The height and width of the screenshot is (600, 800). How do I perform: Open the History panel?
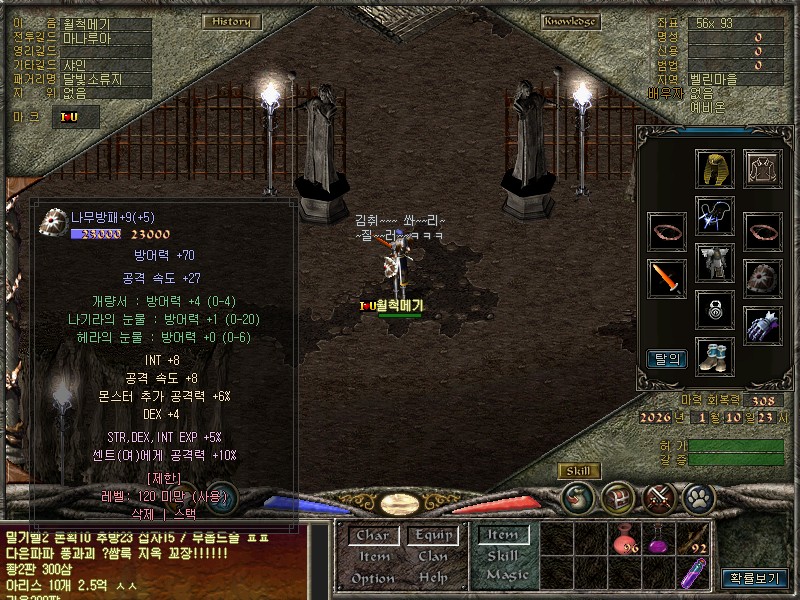coord(232,21)
